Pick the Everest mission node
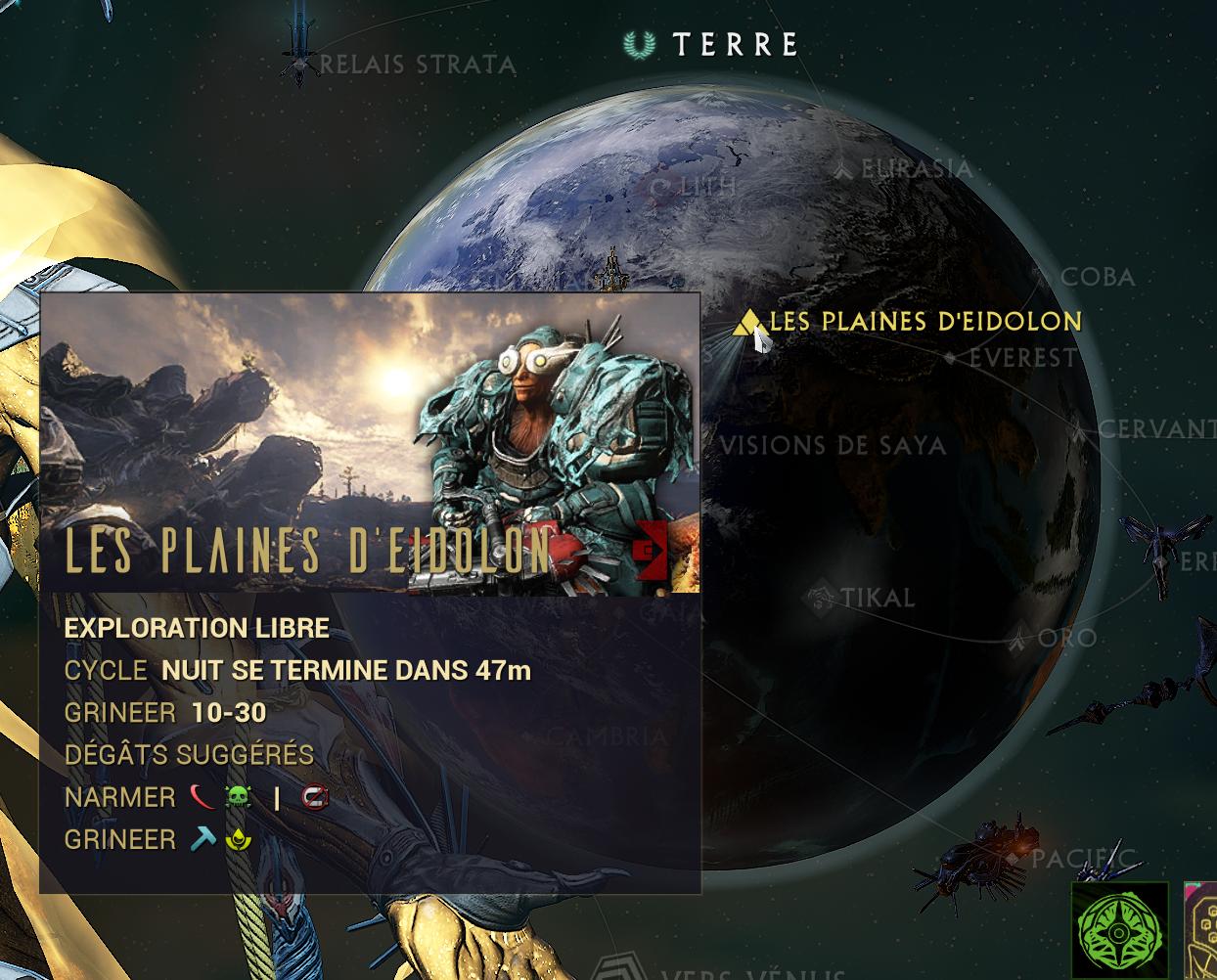The image size is (1217, 980). (x=950, y=359)
